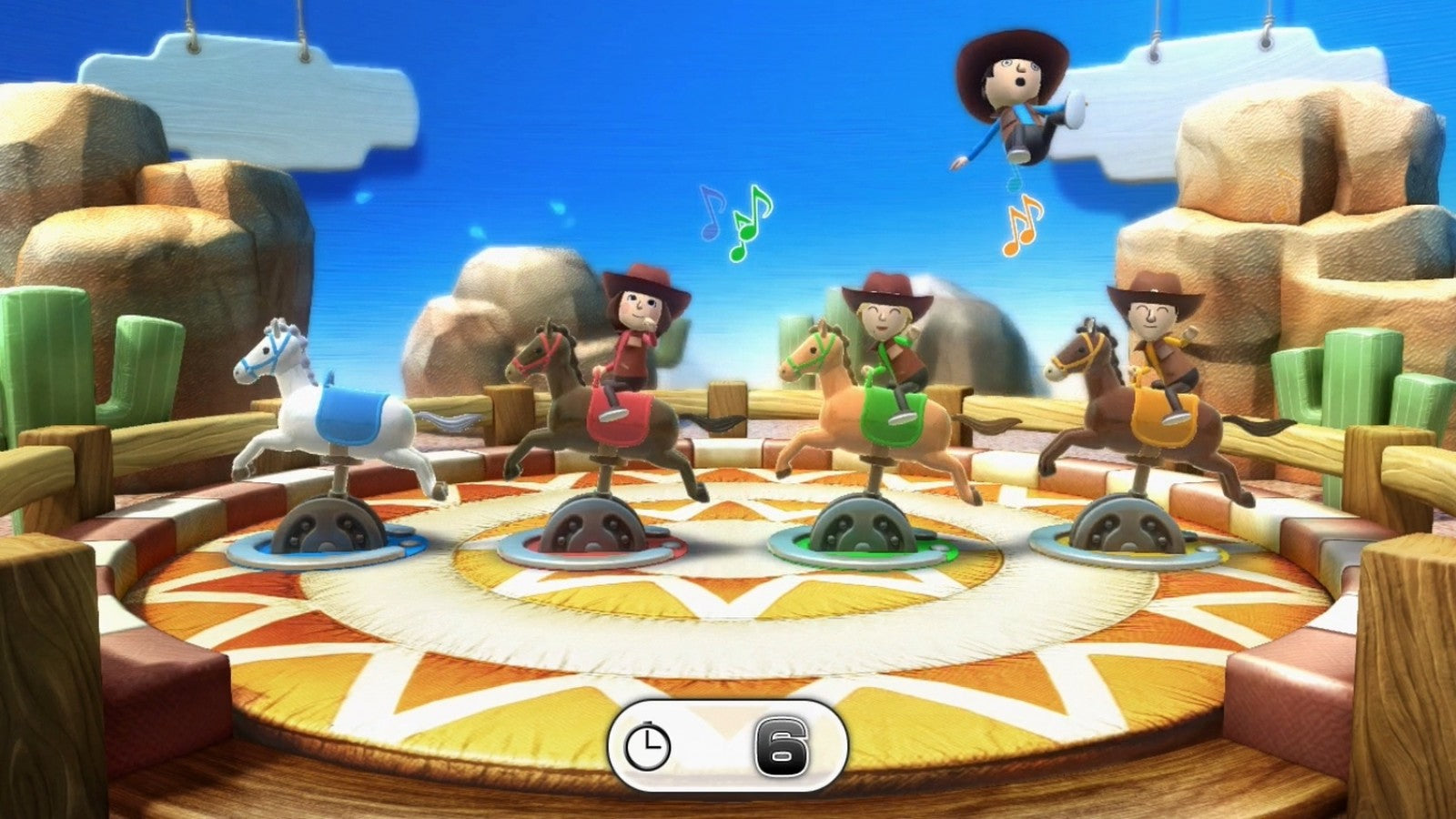Click the orange music notes near the flying Mii
The height and width of the screenshot is (819, 1456).
1024,223
